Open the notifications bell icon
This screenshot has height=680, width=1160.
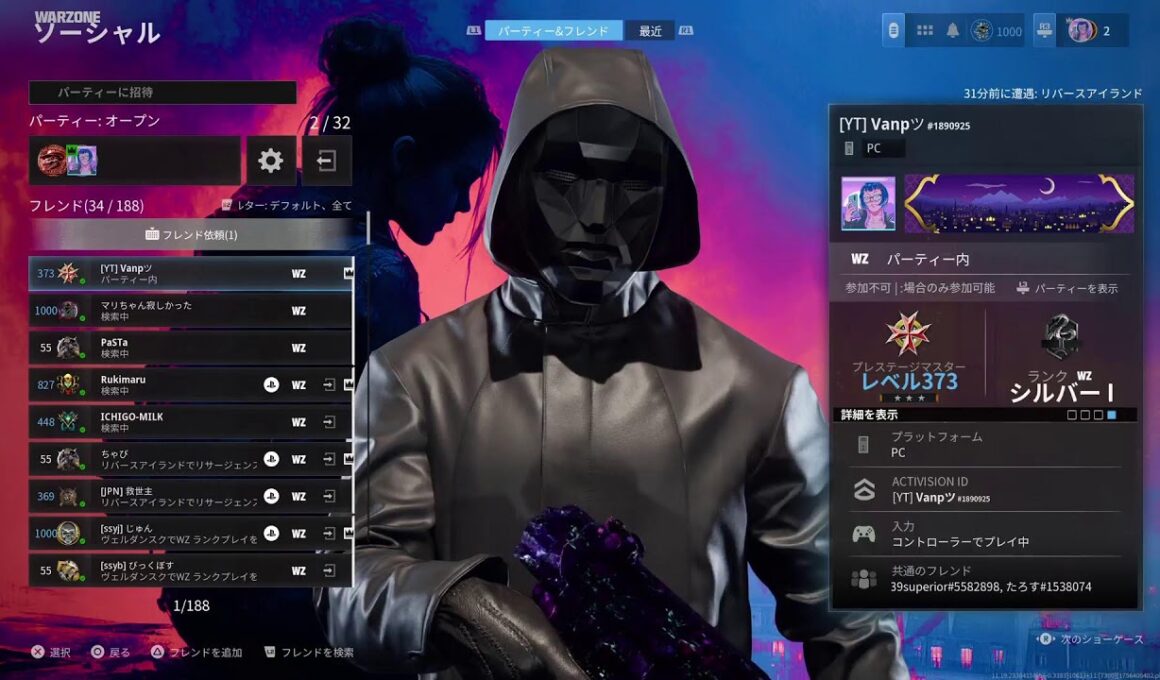pyautogui.click(x=953, y=30)
